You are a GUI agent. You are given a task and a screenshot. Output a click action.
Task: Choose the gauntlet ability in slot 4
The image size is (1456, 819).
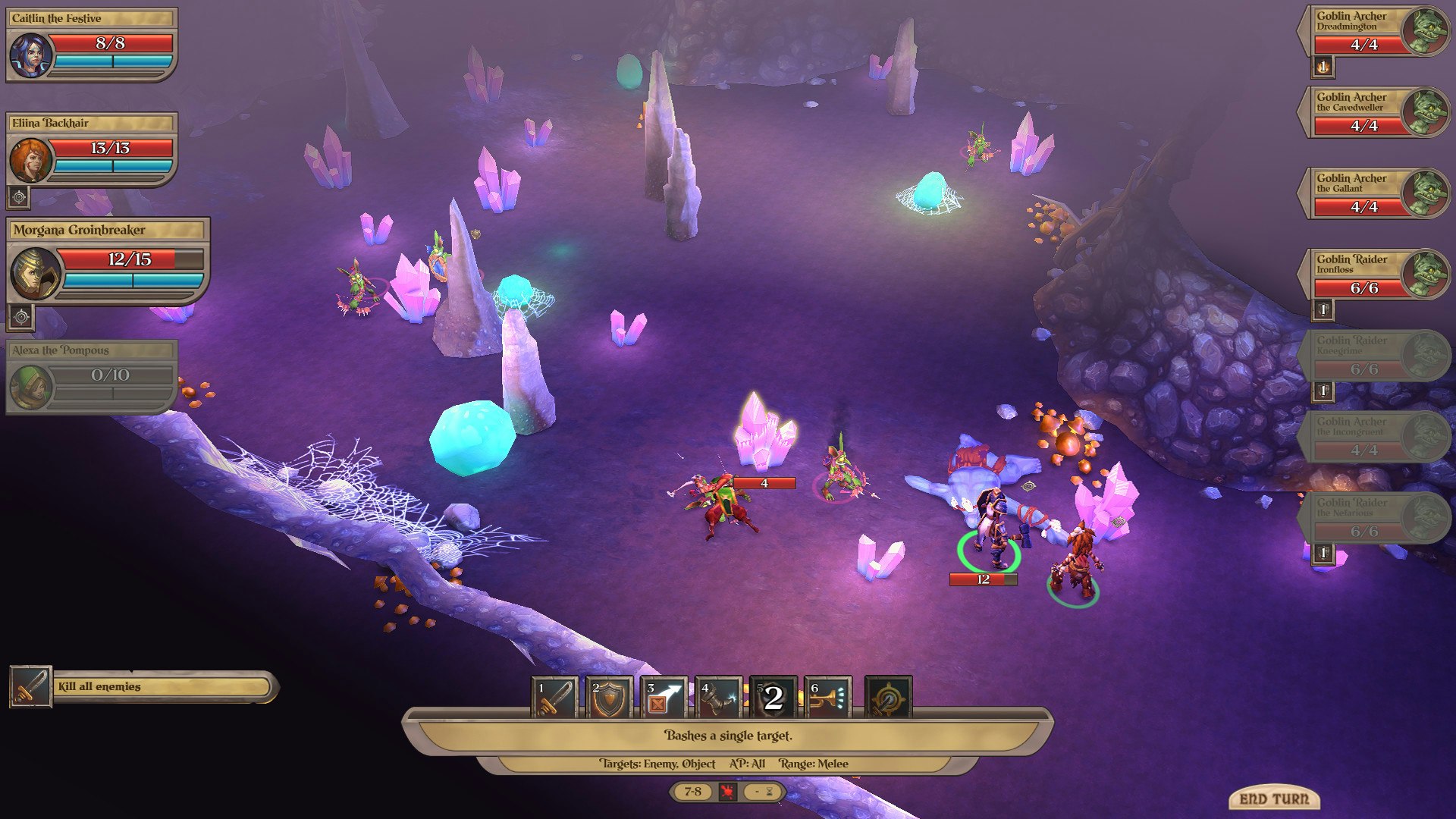tap(718, 698)
